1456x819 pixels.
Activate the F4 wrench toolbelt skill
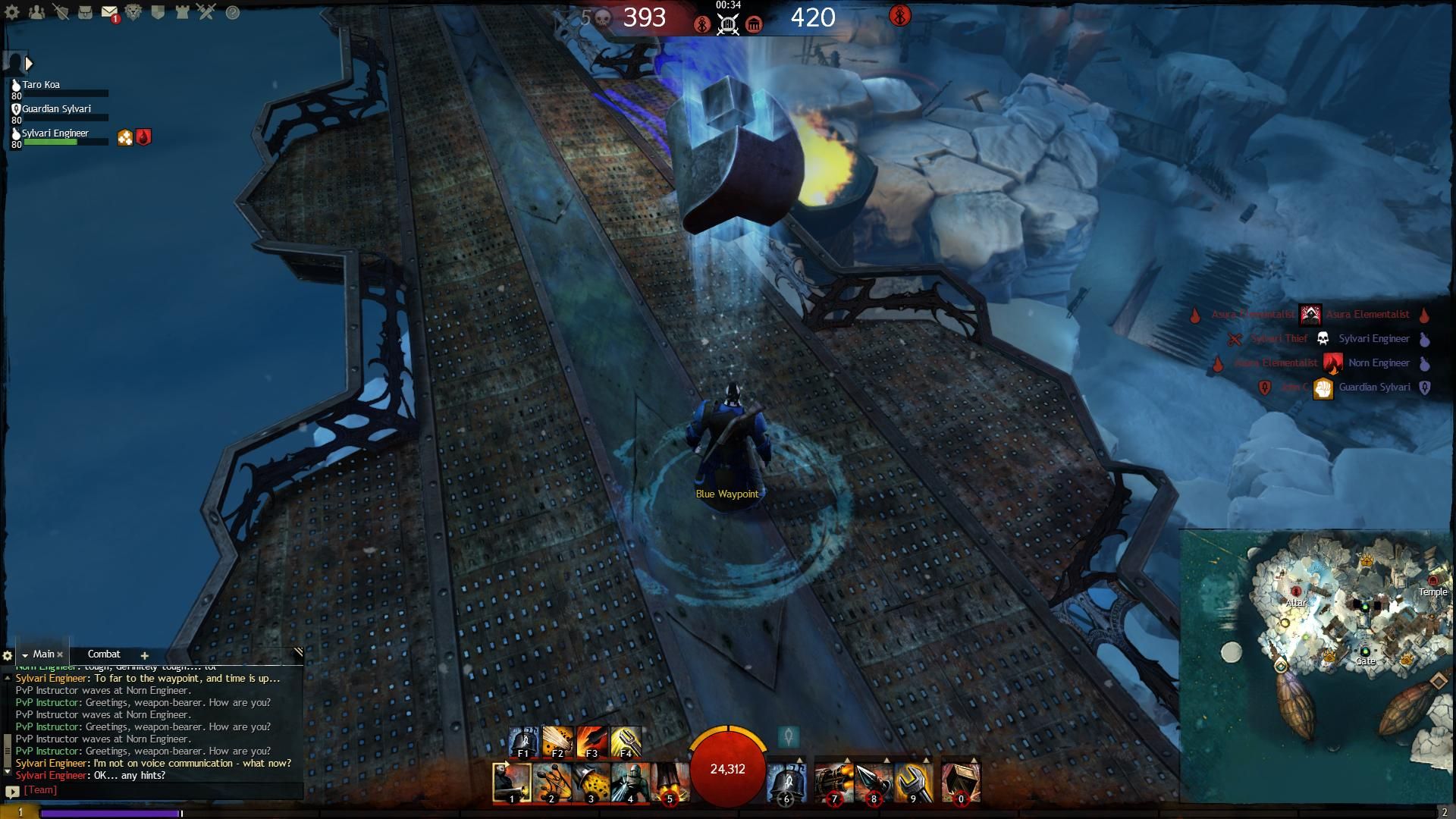click(x=626, y=742)
